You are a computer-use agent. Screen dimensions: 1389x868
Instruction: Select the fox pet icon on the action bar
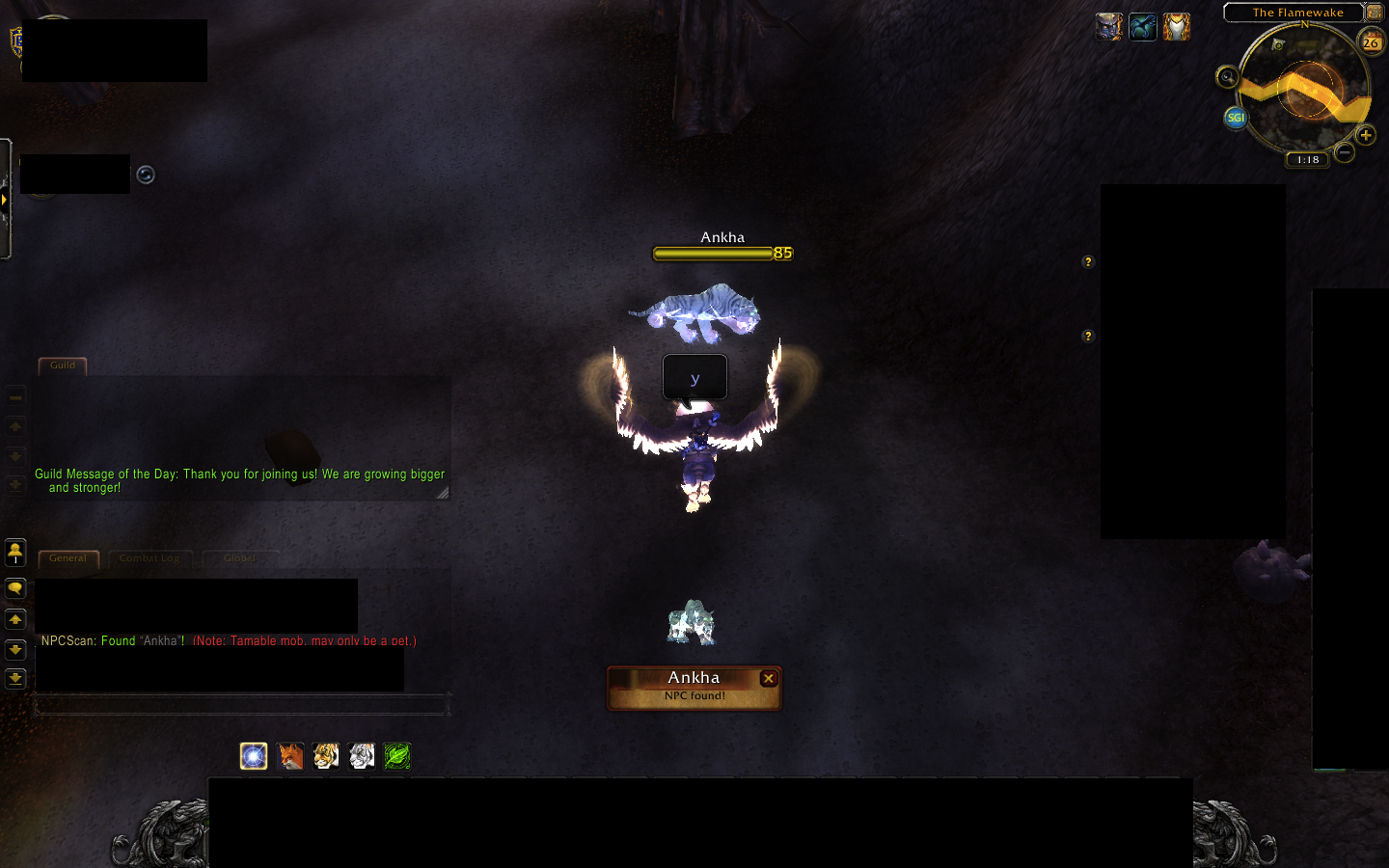pyautogui.click(x=290, y=756)
